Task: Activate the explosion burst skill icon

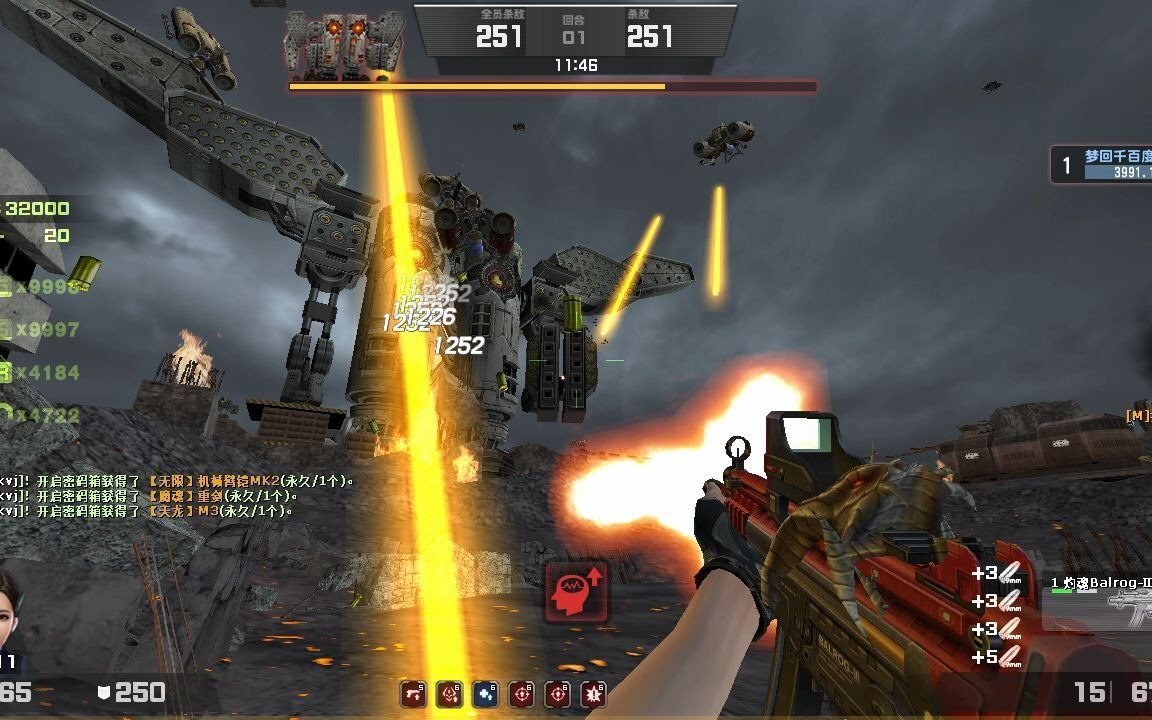Action: 593,693
